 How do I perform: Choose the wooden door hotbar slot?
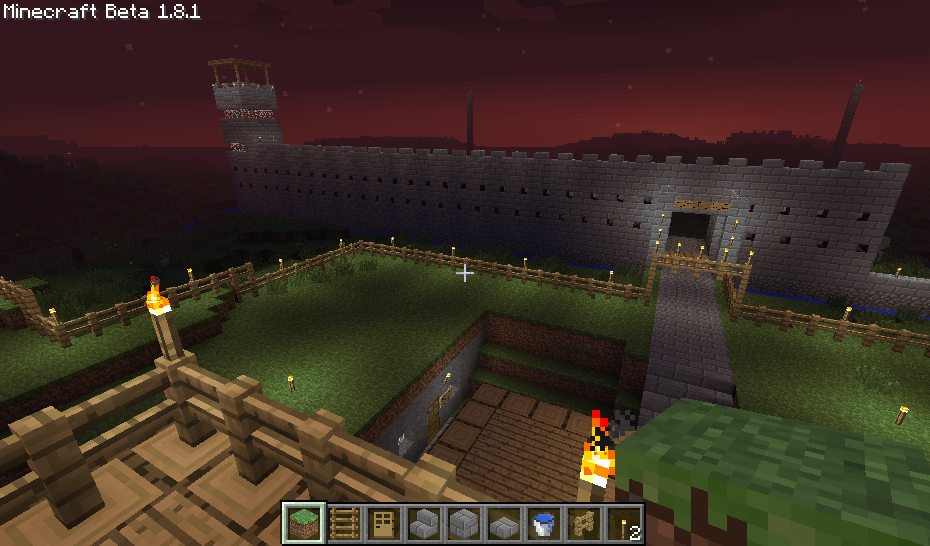(383, 523)
